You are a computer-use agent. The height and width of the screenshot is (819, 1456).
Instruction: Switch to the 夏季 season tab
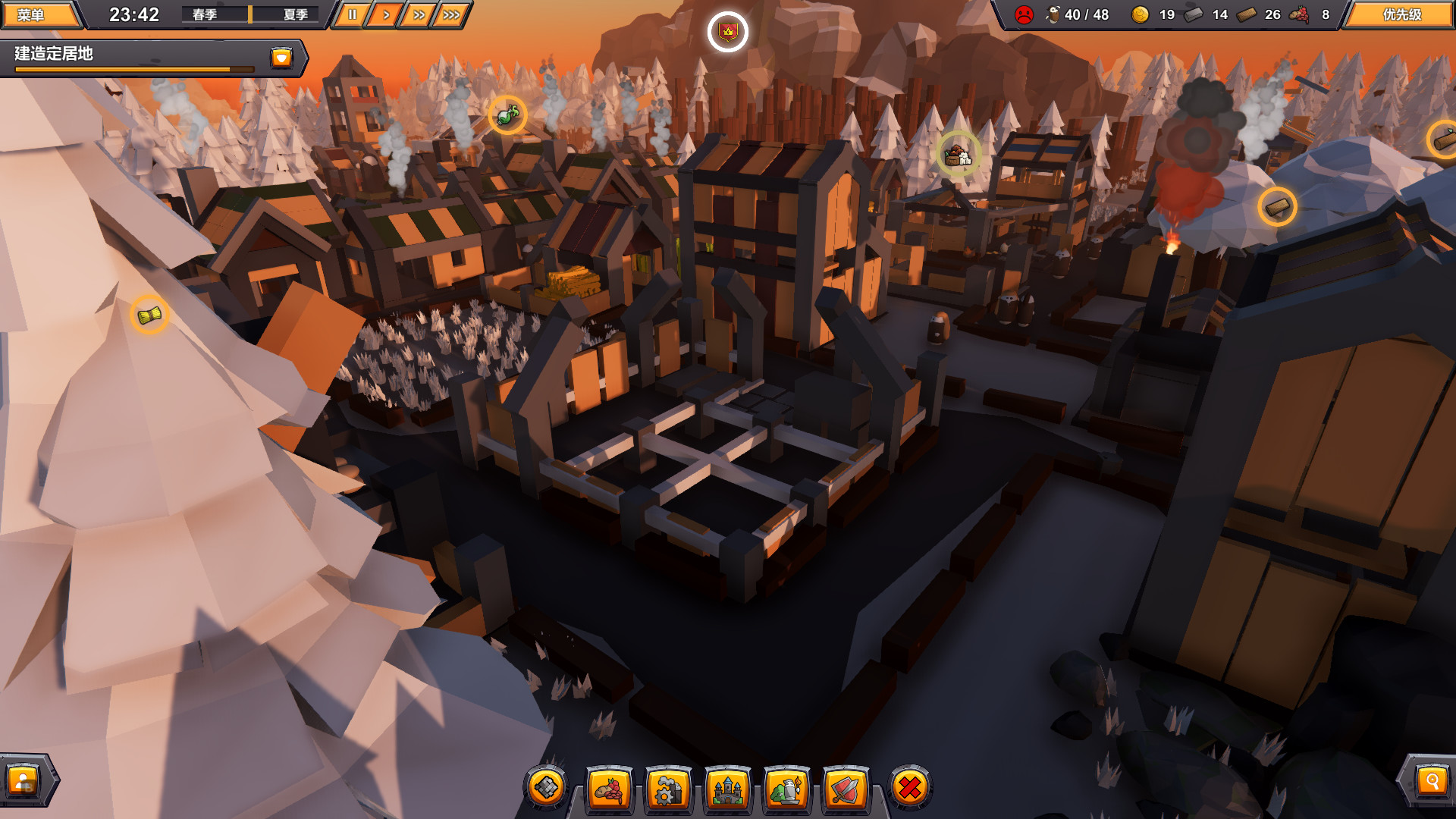pyautogui.click(x=297, y=13)
